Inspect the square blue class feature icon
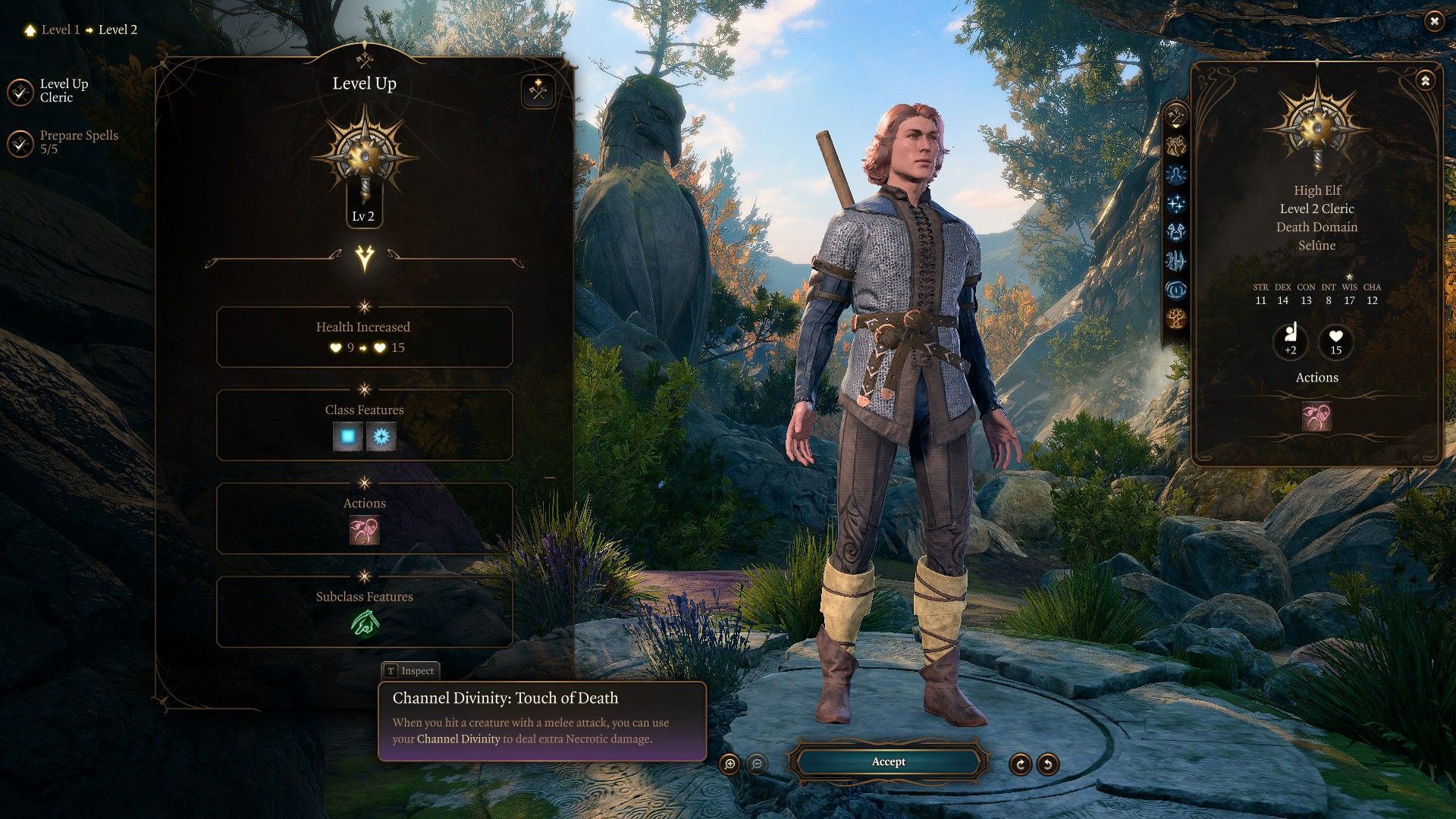The image size is (1456, 819). [348, 437]
